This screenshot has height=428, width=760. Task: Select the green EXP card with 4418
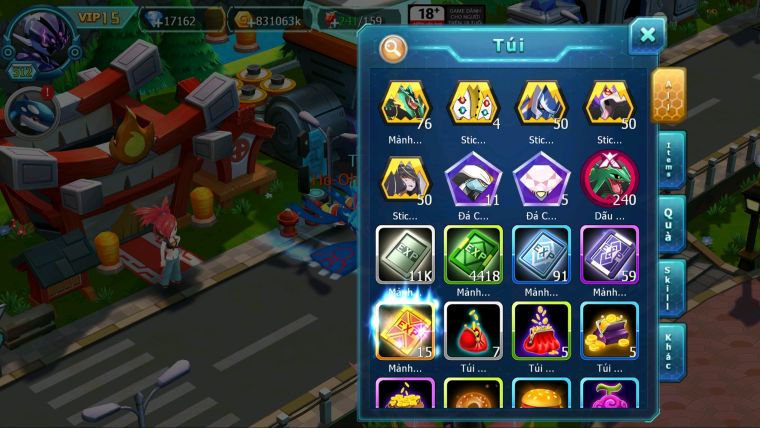(x=473, y=253)
